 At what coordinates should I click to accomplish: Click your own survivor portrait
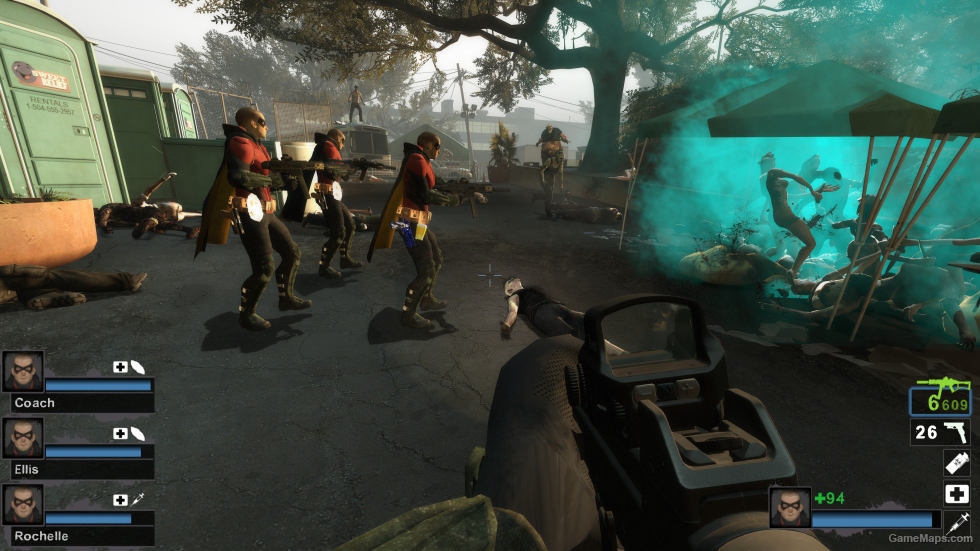point(789,507)
